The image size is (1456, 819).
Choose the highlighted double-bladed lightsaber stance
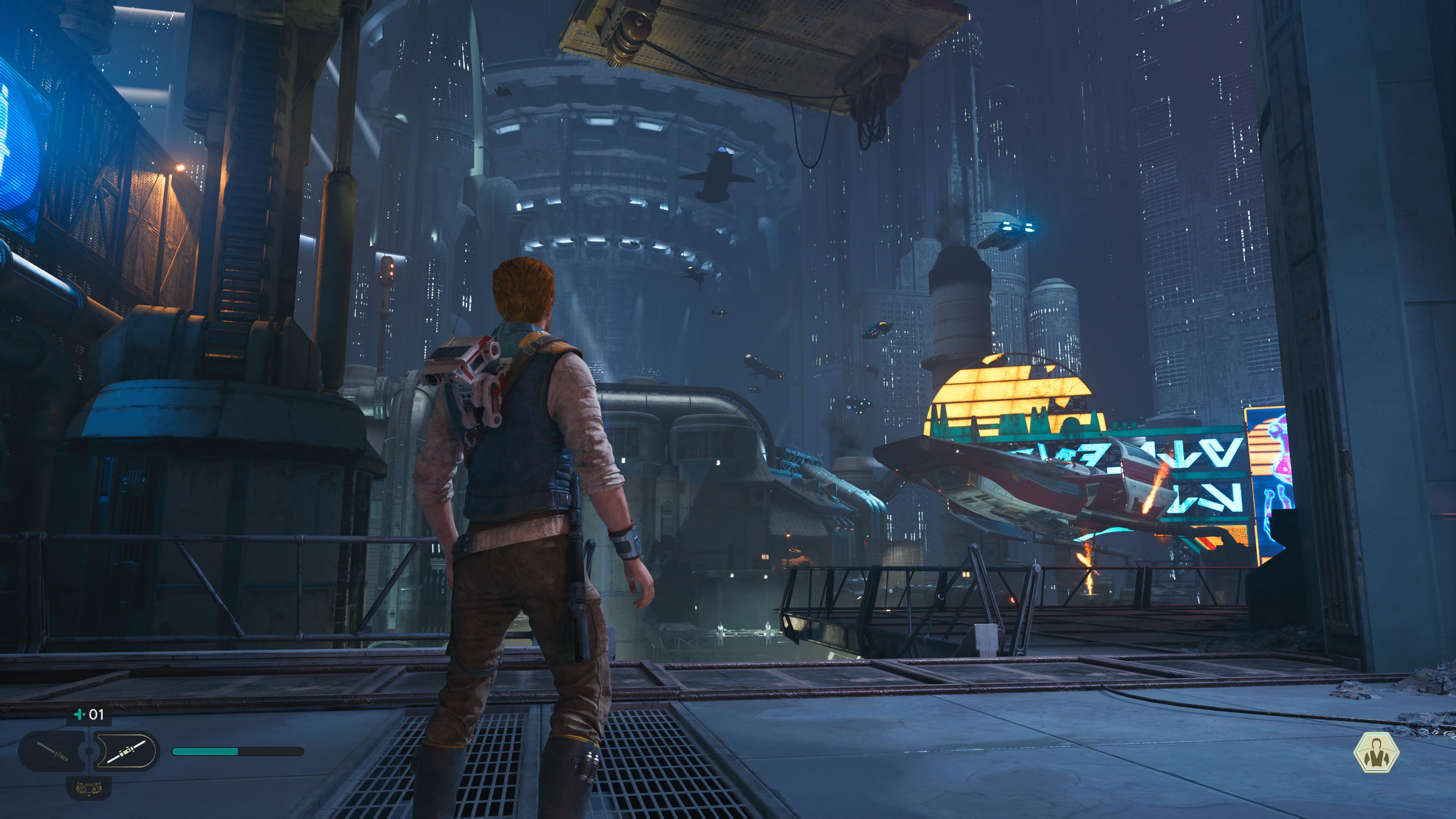coord(126,751)
